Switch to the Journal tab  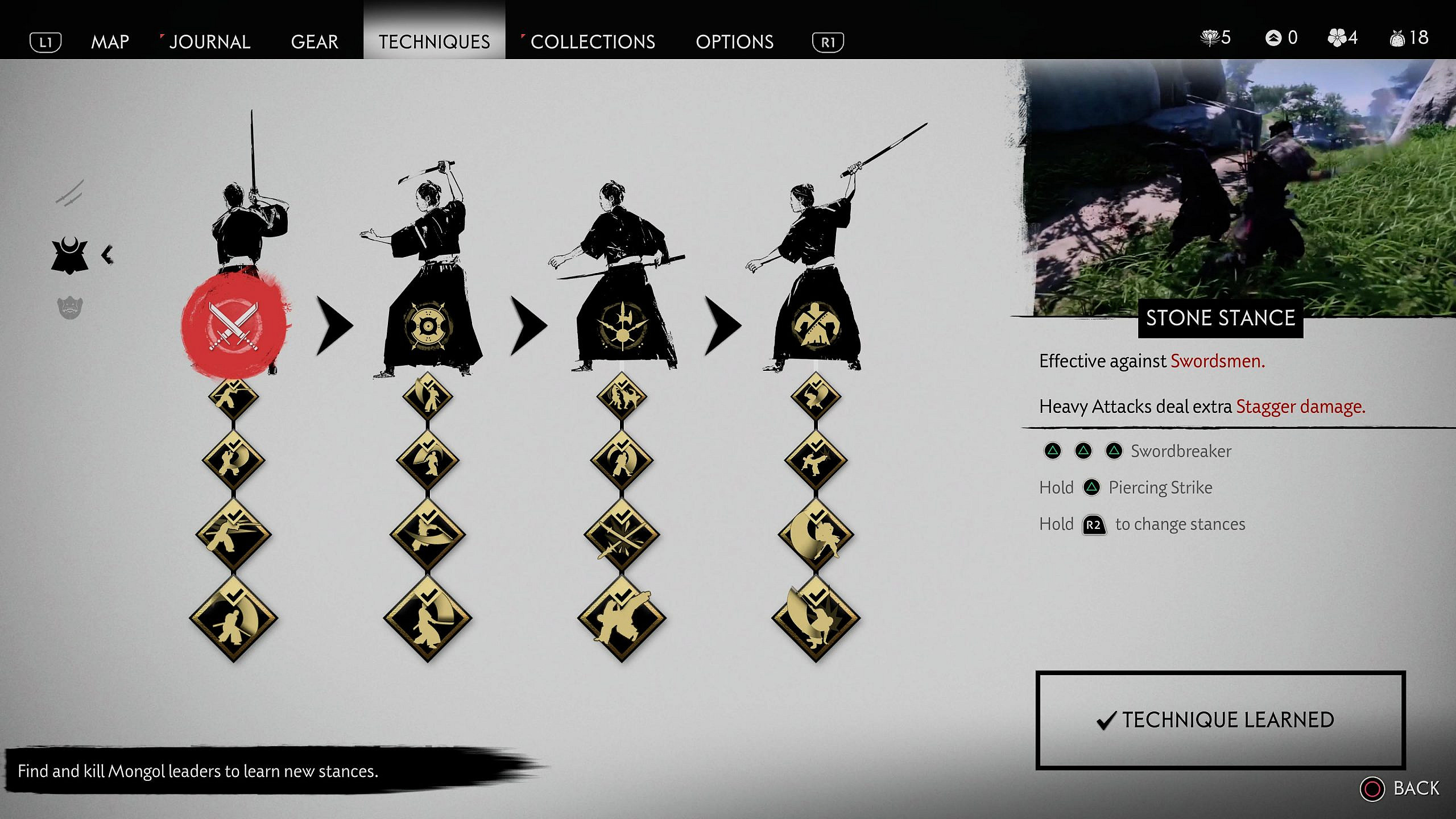click(x=209, y=42)
